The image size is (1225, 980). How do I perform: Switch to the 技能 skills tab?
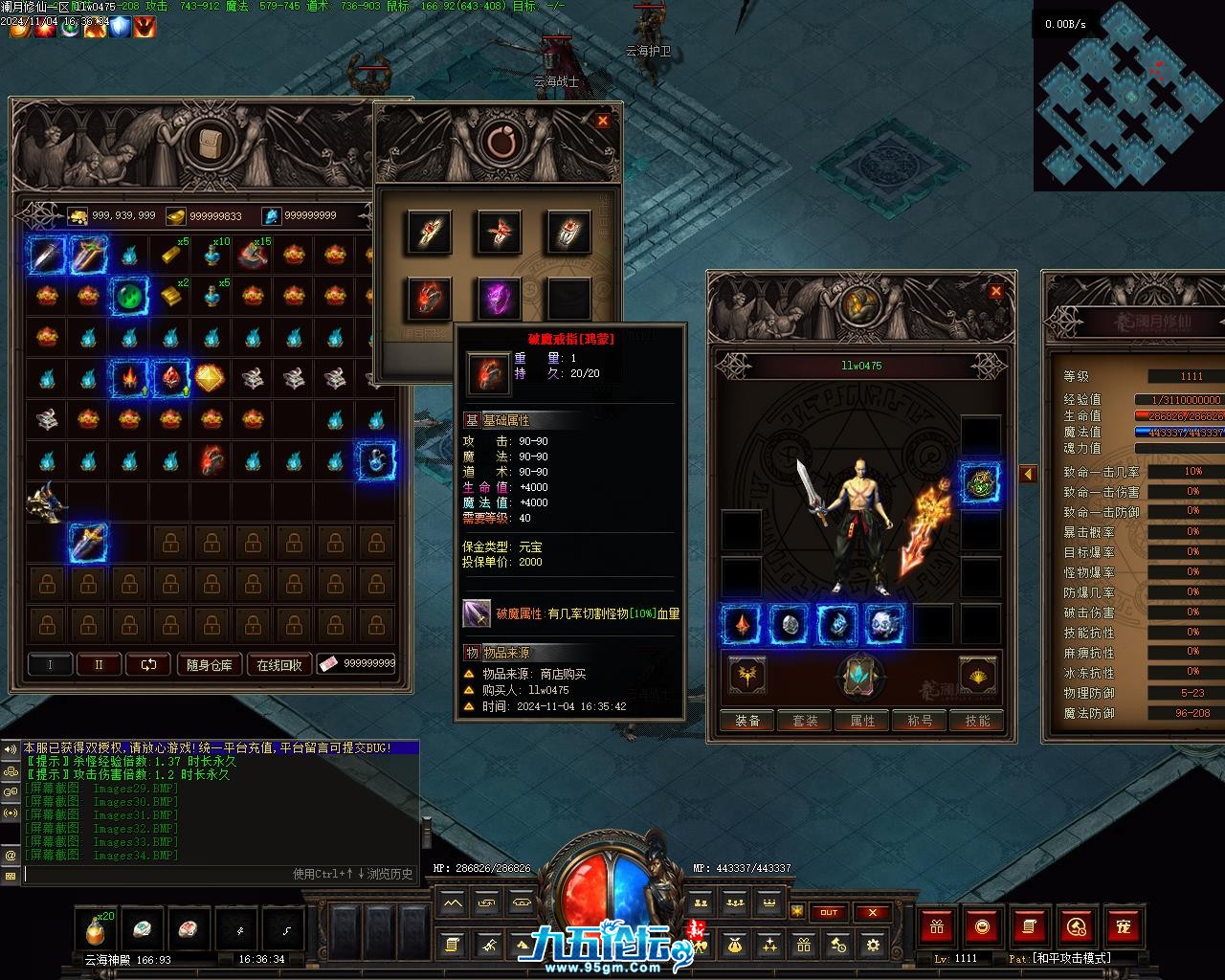977,721
